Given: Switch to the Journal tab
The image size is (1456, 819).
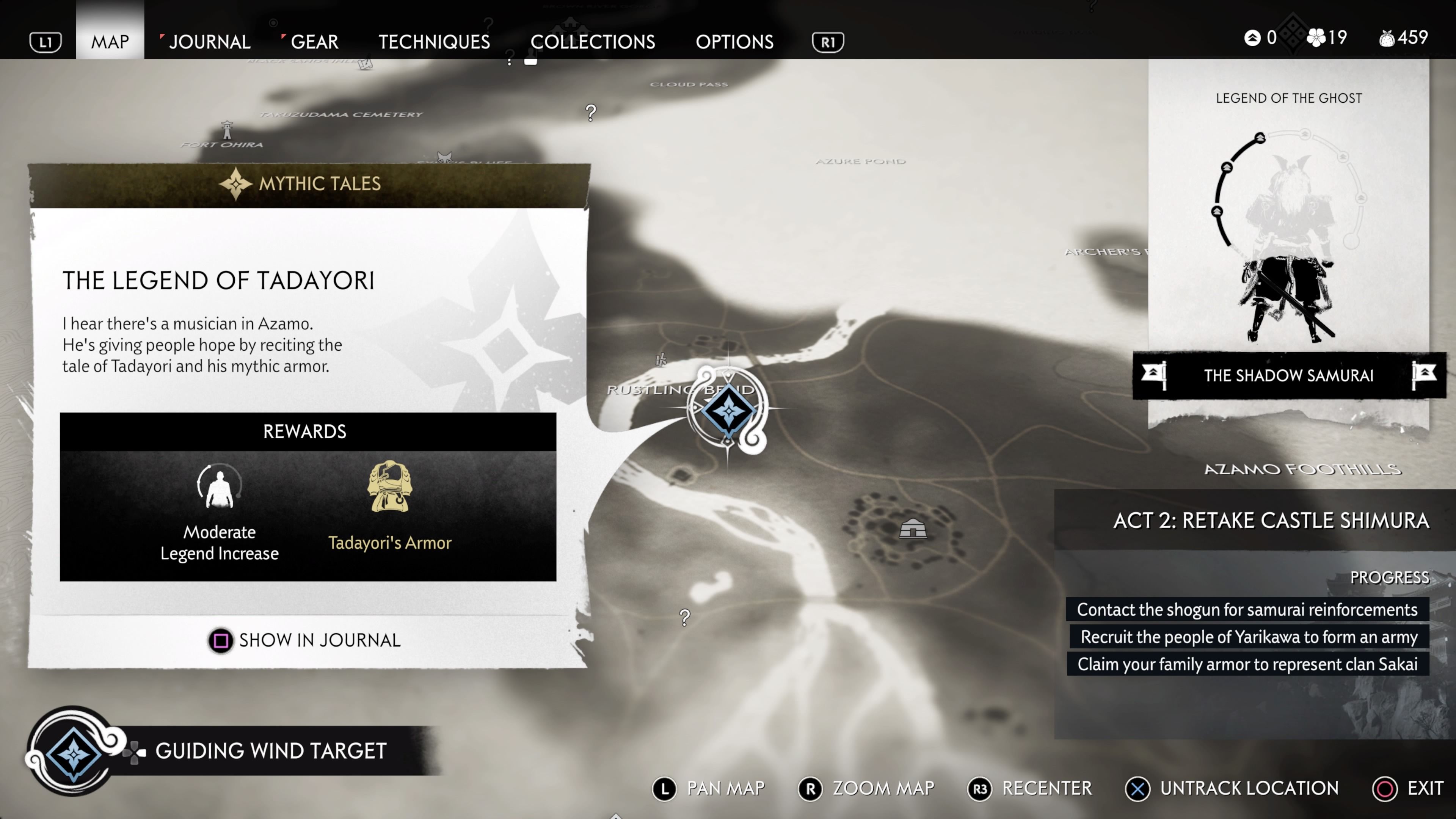Looking at the screenshot, I should 210,41.
